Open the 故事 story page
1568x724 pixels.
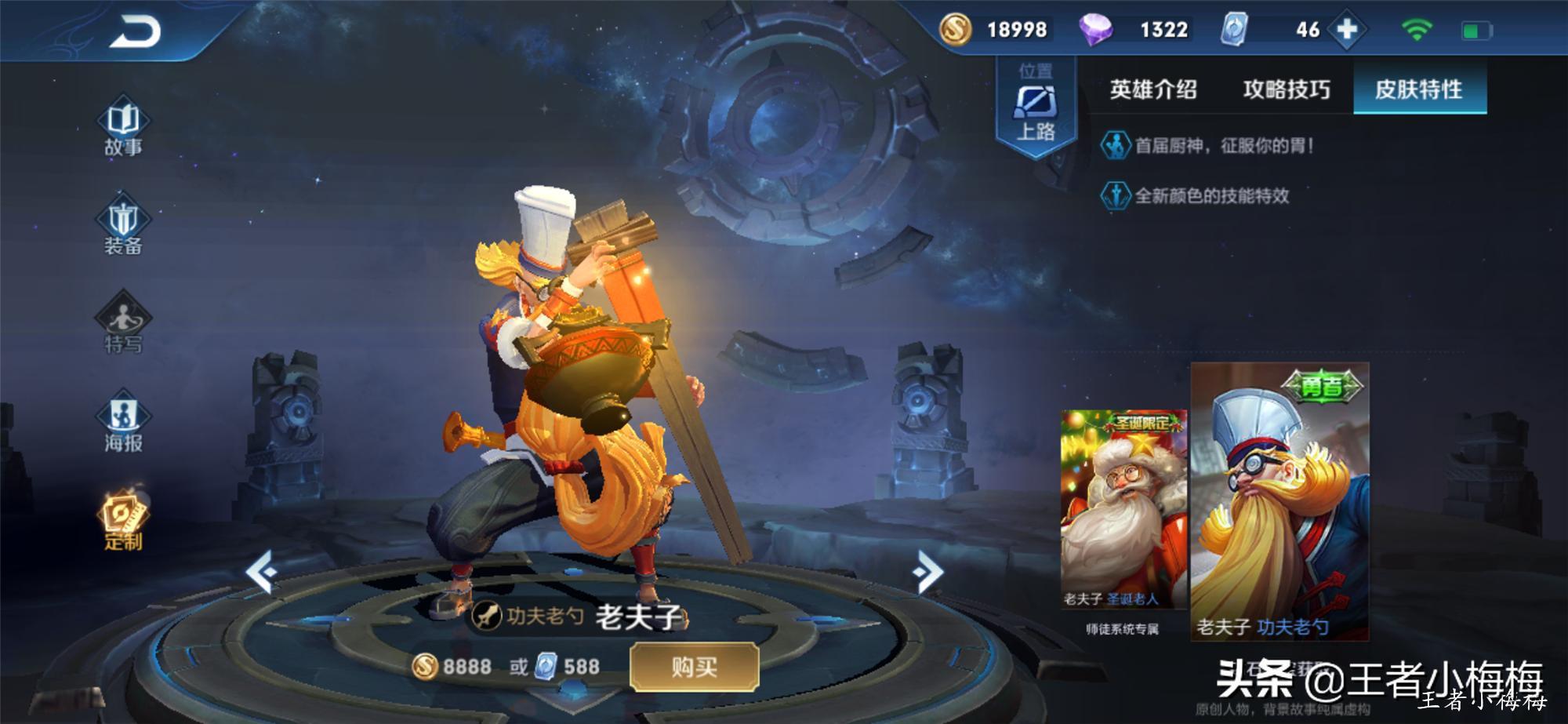(x=123, y=128)
